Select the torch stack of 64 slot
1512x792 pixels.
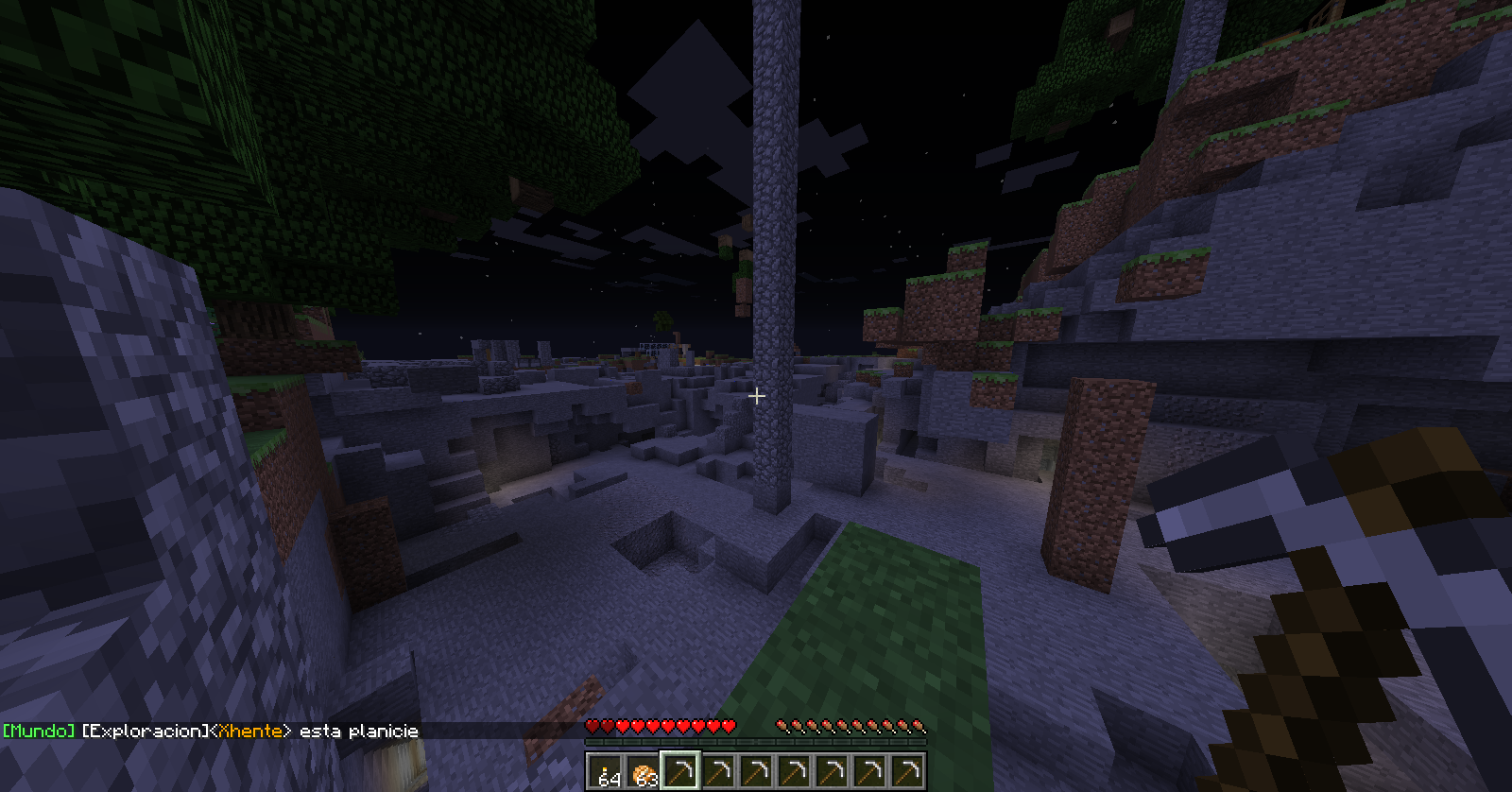(605, 770)
